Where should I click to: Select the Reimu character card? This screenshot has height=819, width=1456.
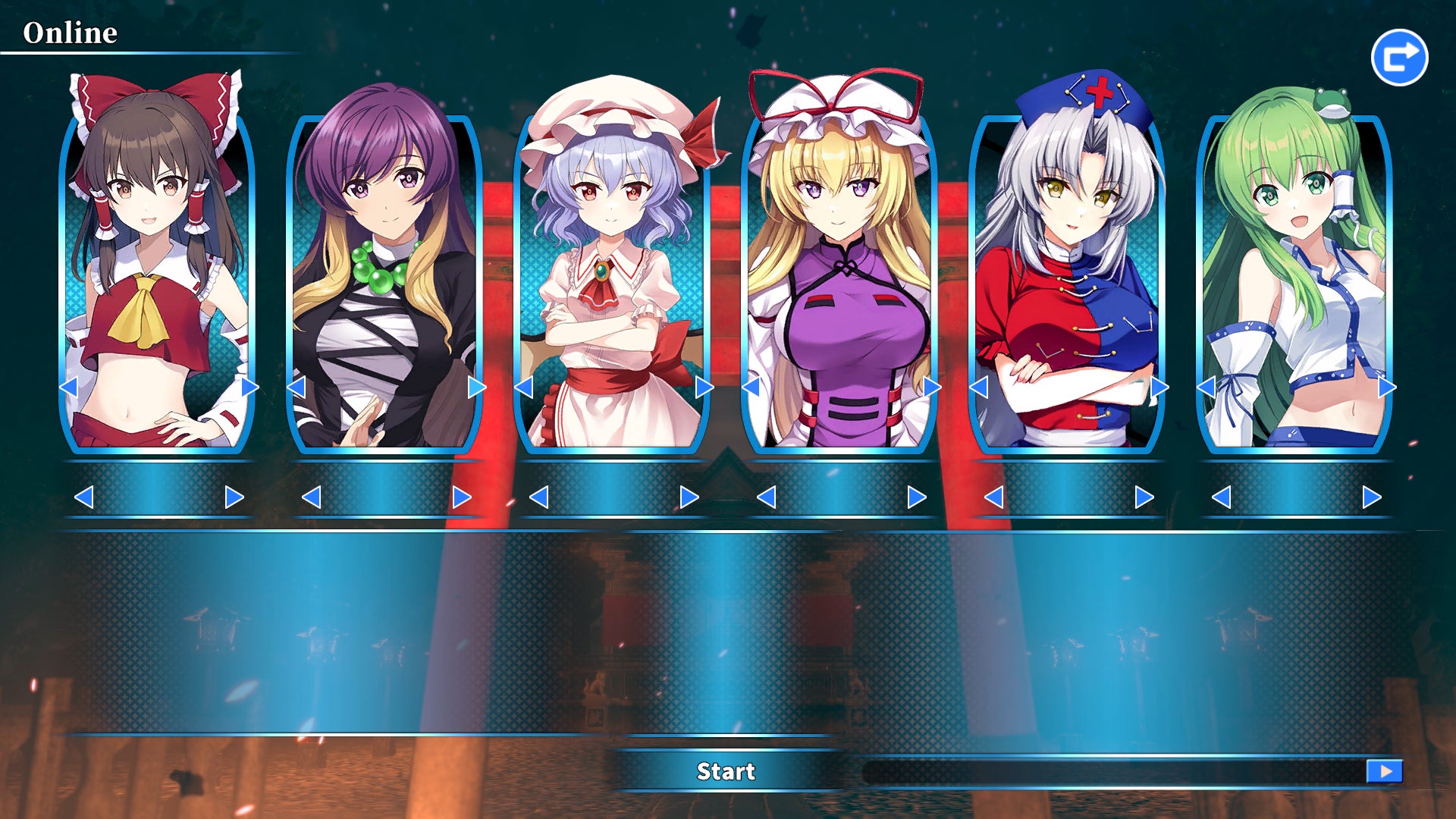156,281
